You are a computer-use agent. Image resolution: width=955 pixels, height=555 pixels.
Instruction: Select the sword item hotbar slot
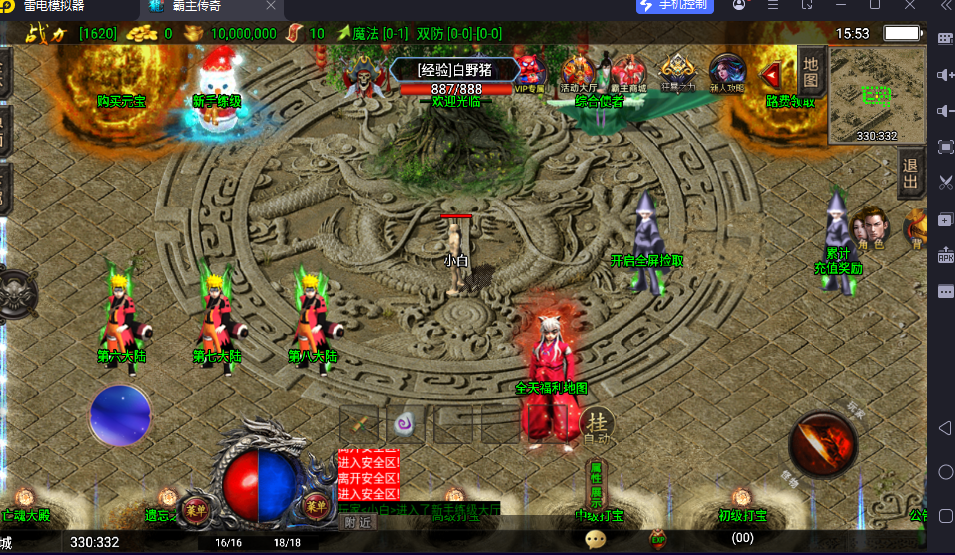(358, 423)
